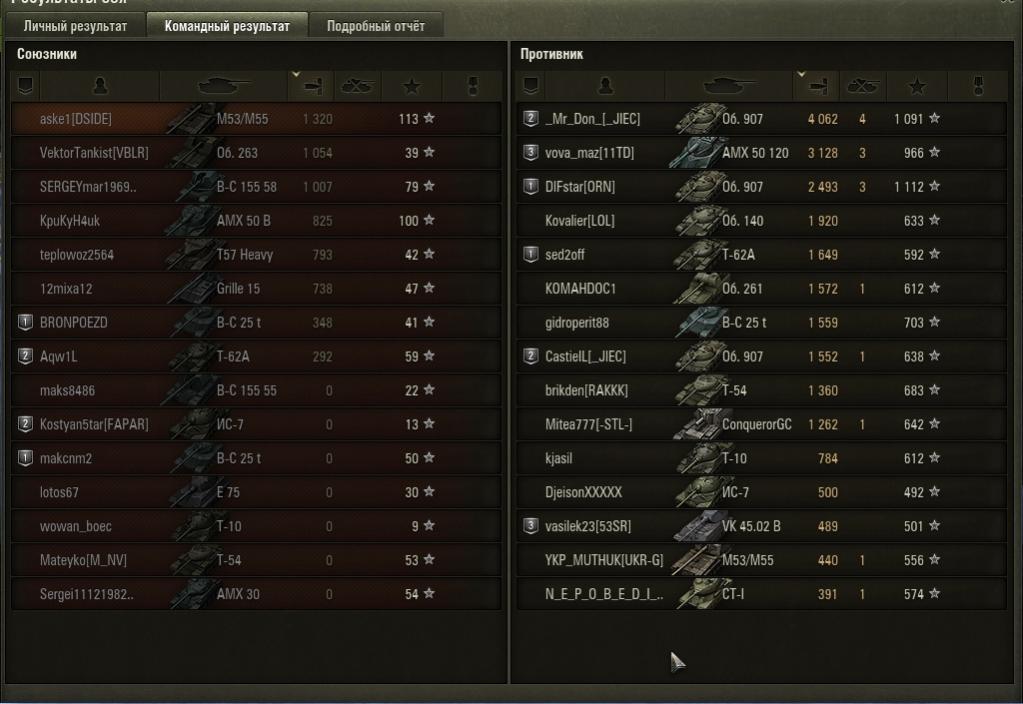Image resolution: width=1023 pixels, height=704 pixels.
Task: Choose Mitea777[-STL-] with the ConquerorGC
Action: tap(760, 425)
